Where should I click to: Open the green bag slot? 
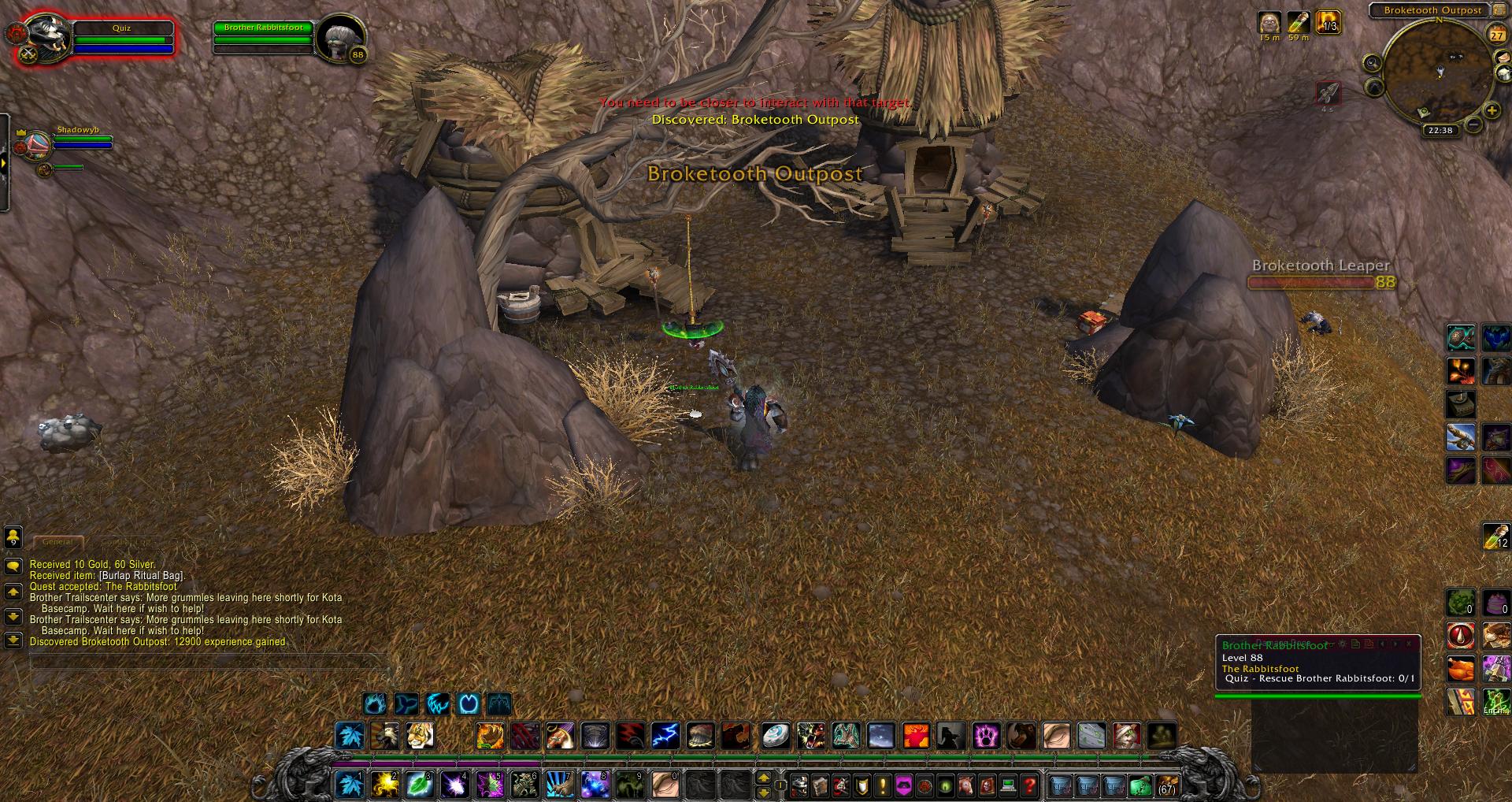pyautogui.click(x=1140, y=785)
